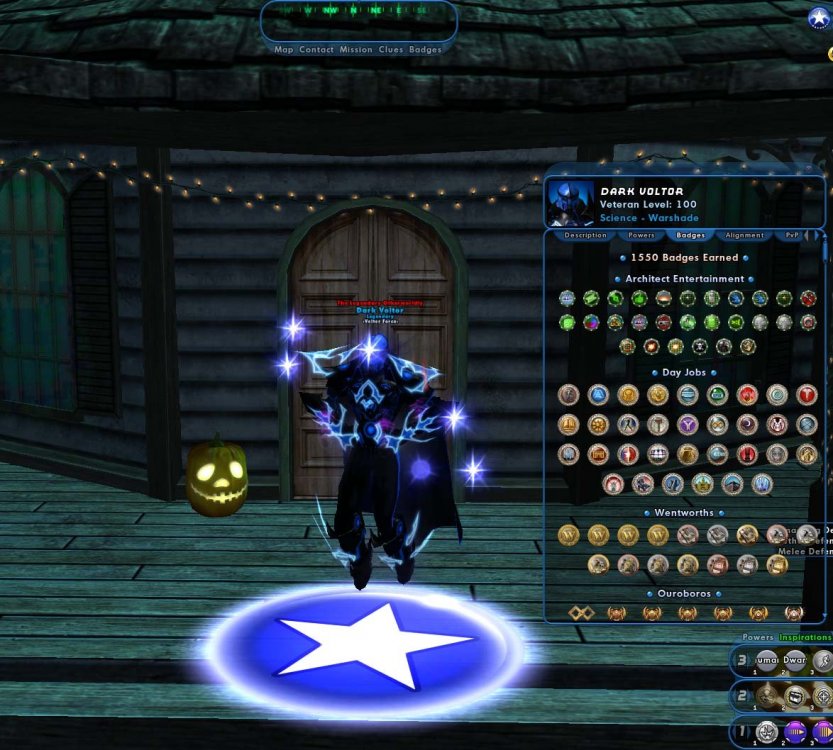The width and height of the screenshot is (833, 750).
Task: Open Badges from the compass bar
Action: tap(425, 49)
